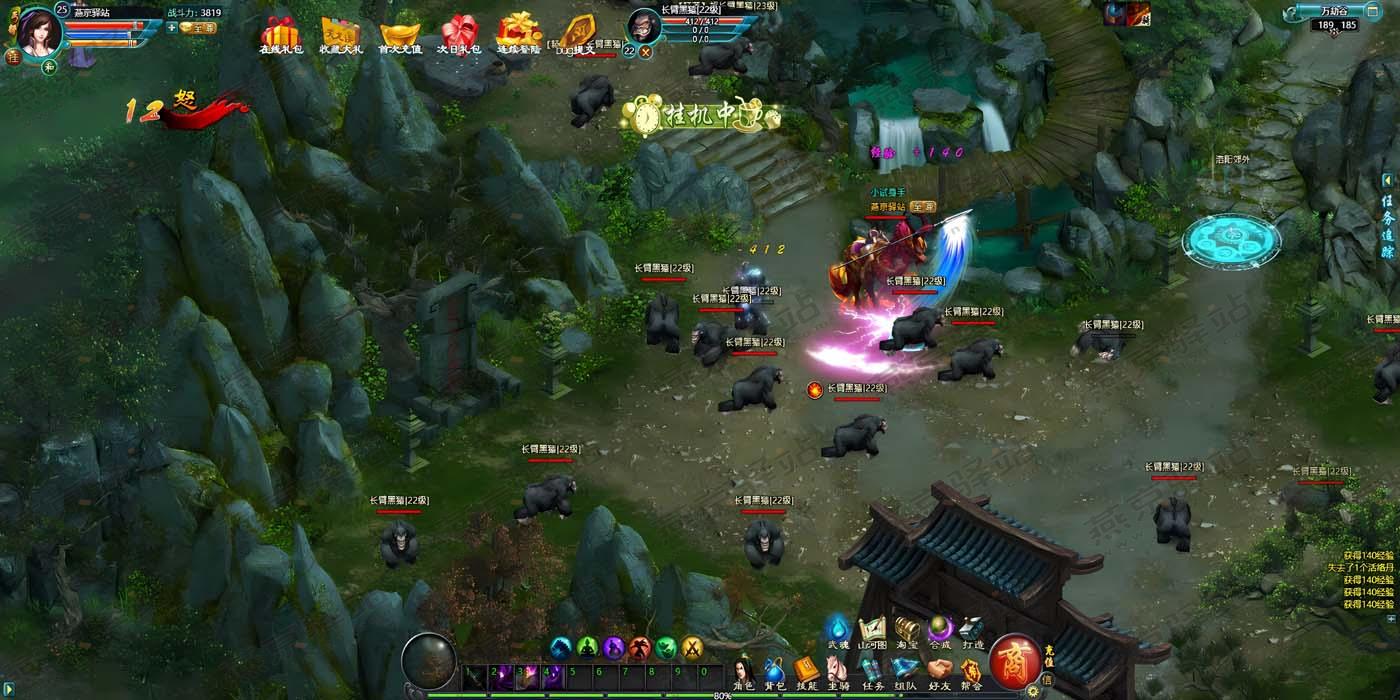Open the 技能 skills book
Image resolution: width=1400 pixels, height=700 pixels.
(806, 671)
